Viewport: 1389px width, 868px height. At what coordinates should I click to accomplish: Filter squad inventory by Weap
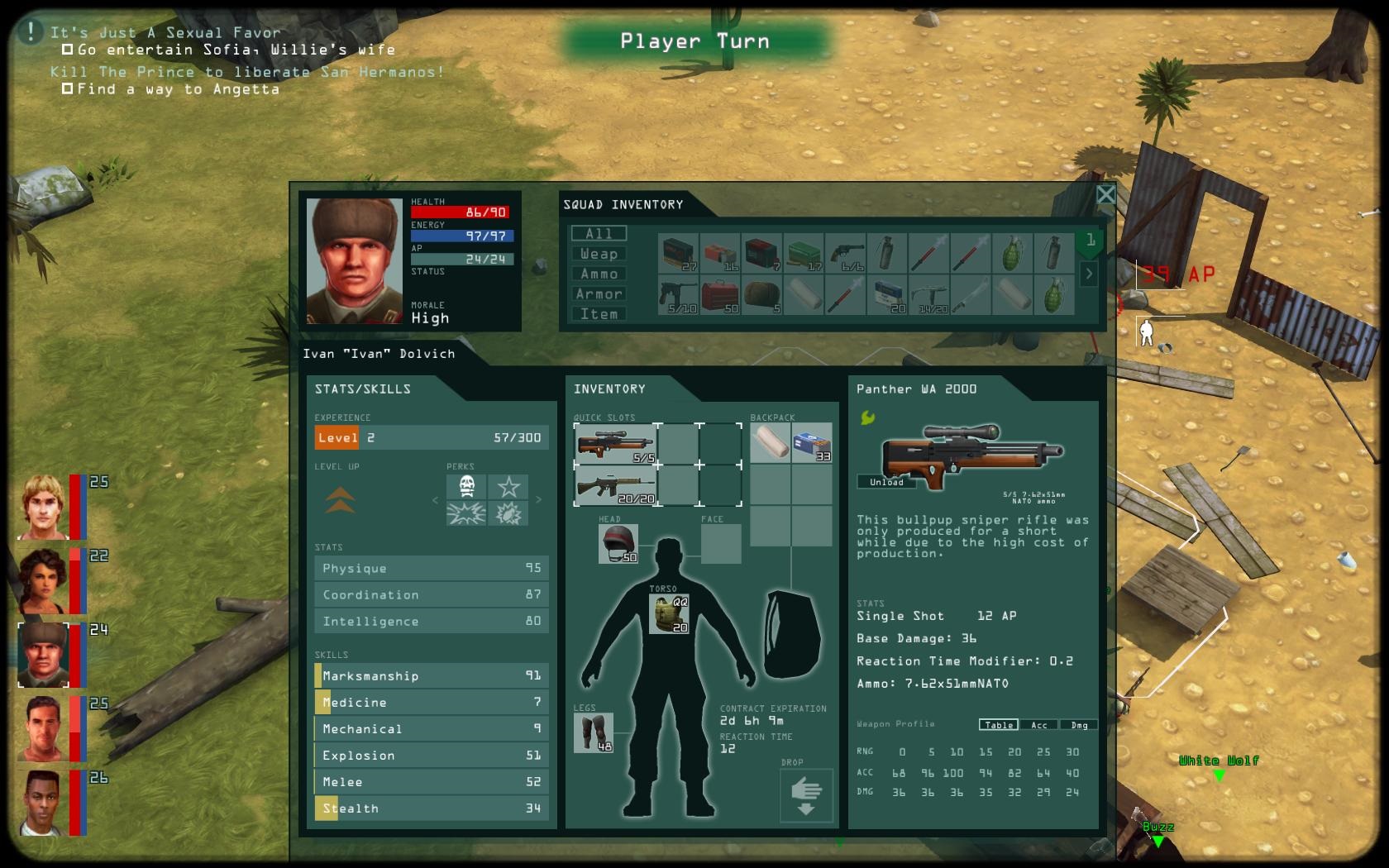click(599, 254)
